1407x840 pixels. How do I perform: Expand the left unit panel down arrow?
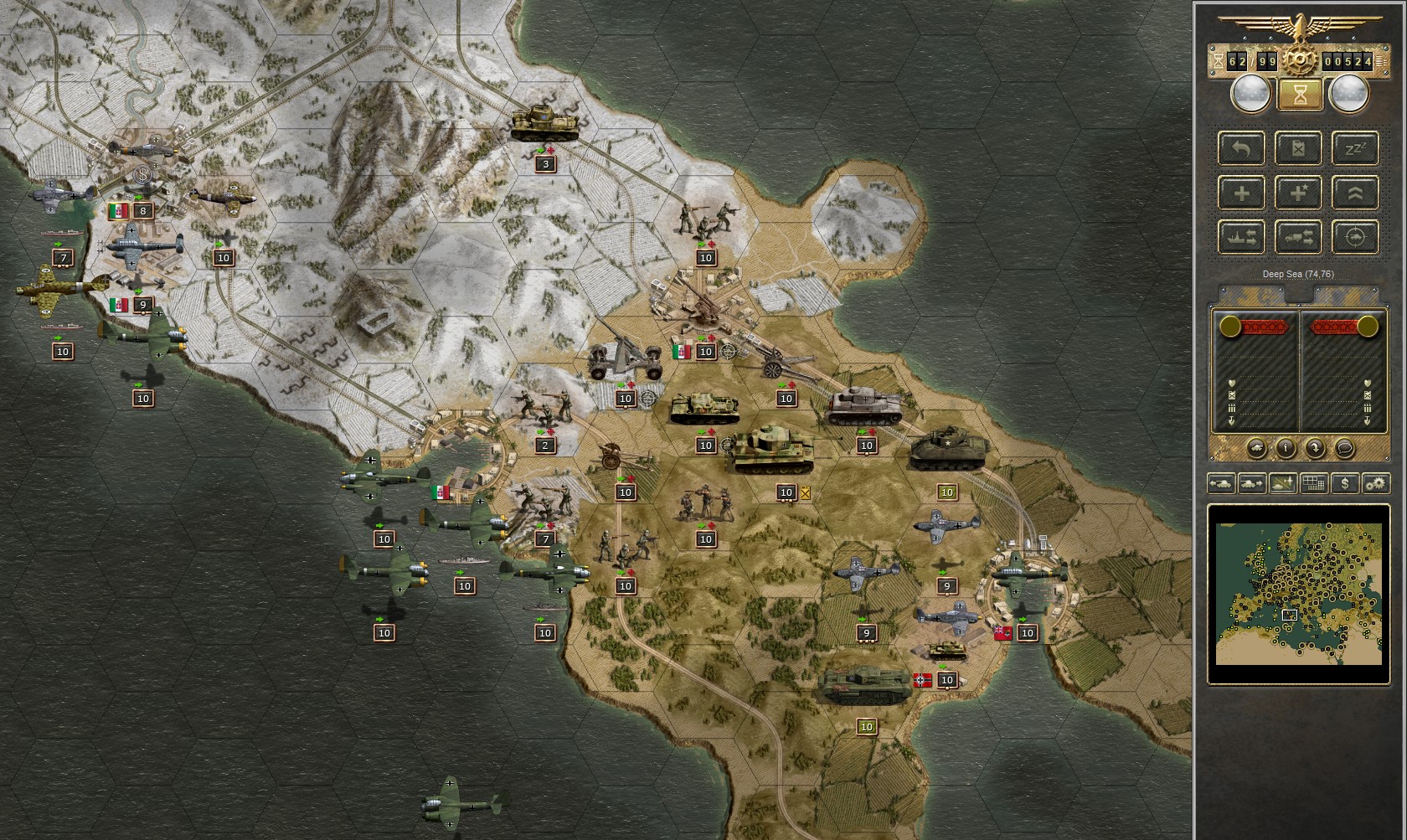tap(1231, 420)
